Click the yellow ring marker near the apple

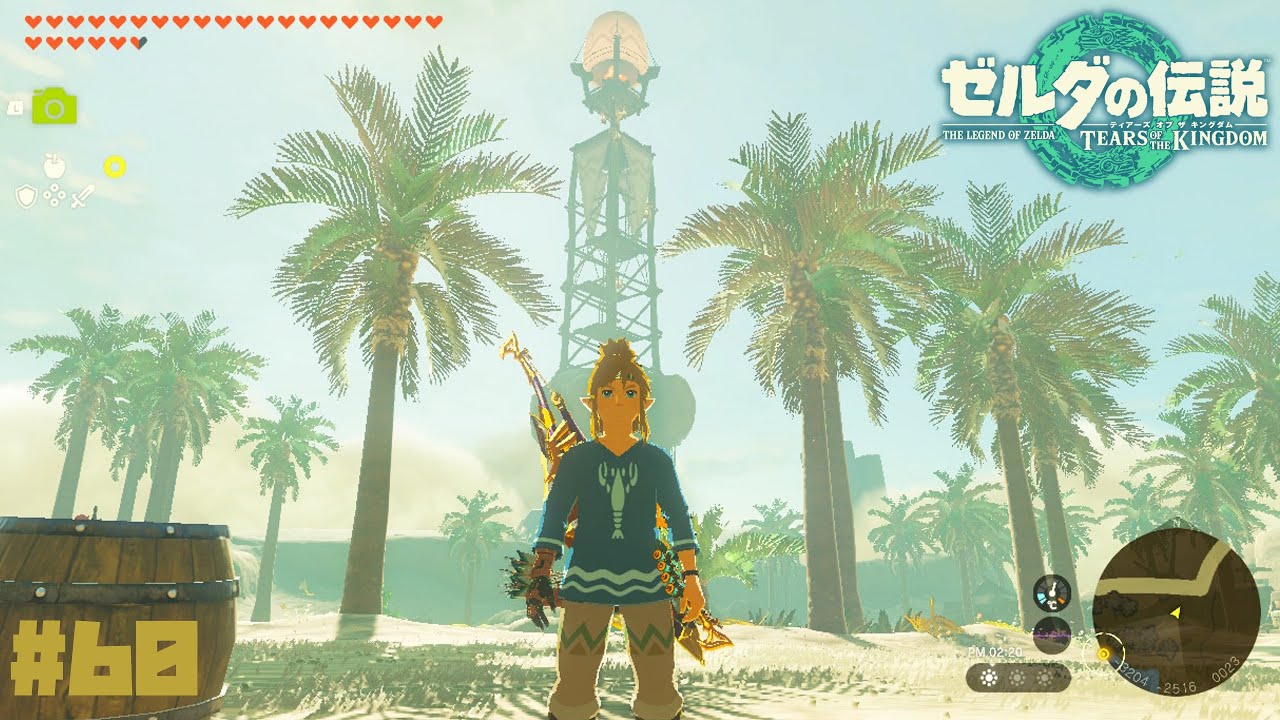click(115, 166)
